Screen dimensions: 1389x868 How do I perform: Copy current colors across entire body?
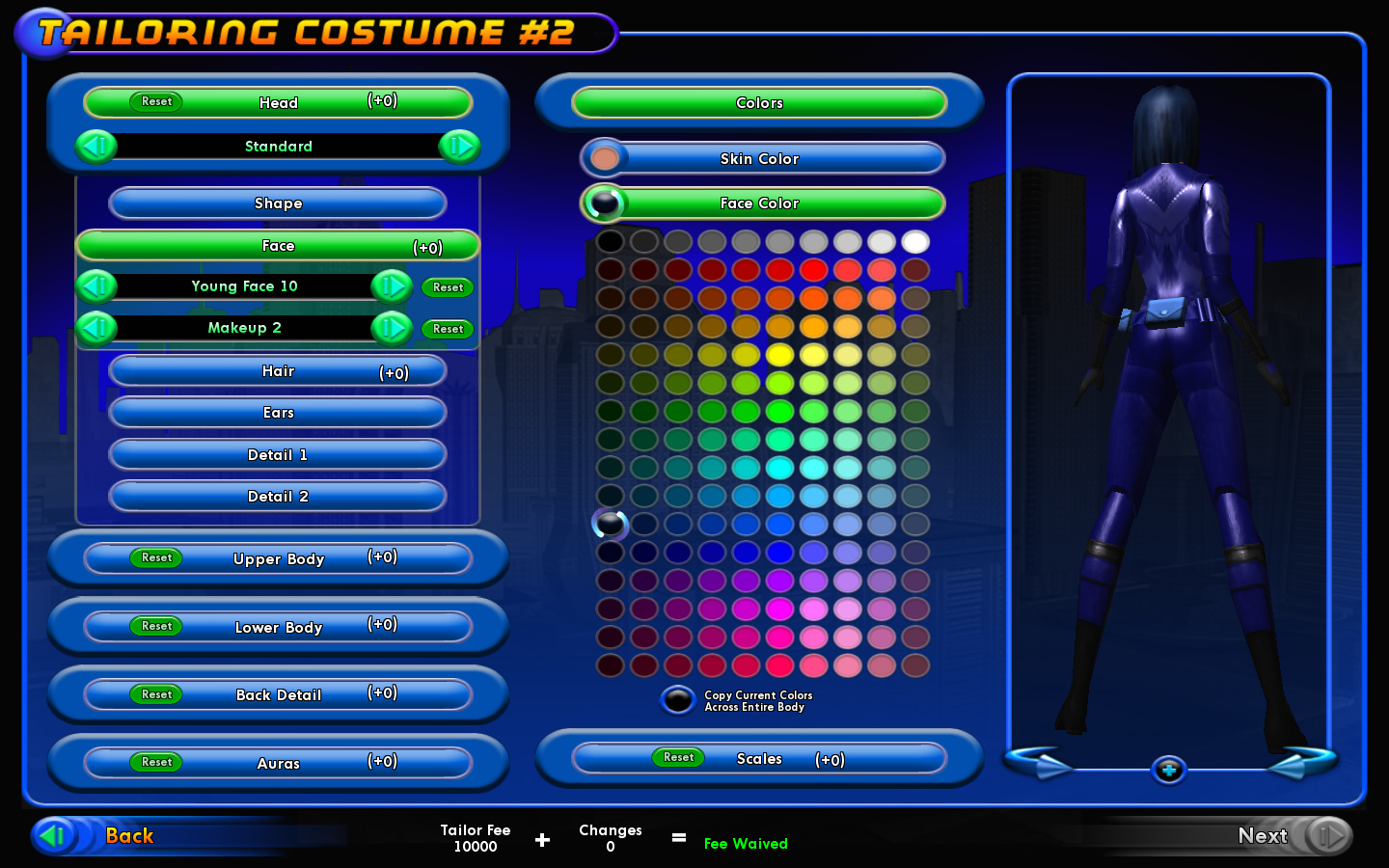pos(678,700)
